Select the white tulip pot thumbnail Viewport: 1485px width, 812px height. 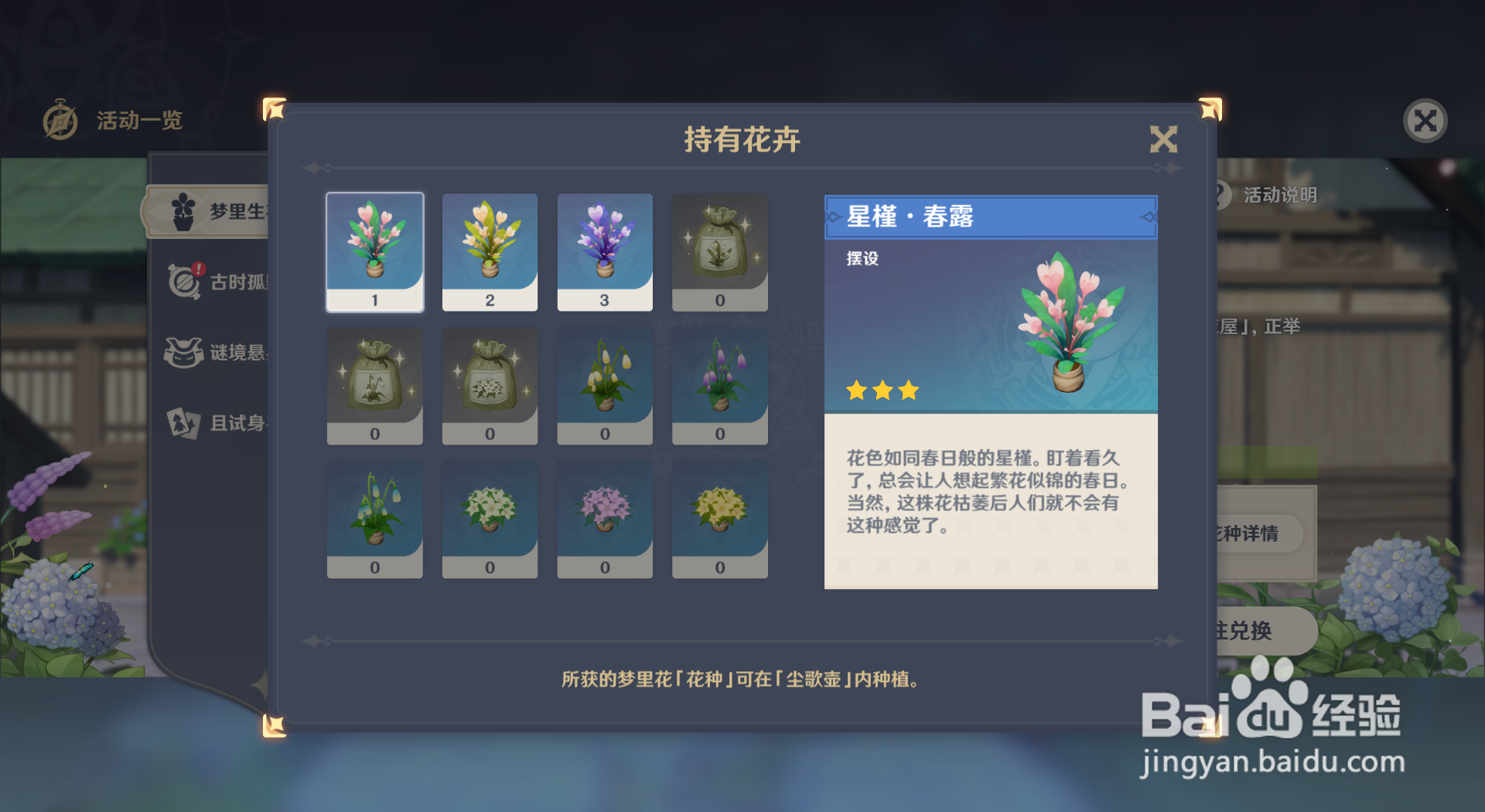click(x=604, y=386)
